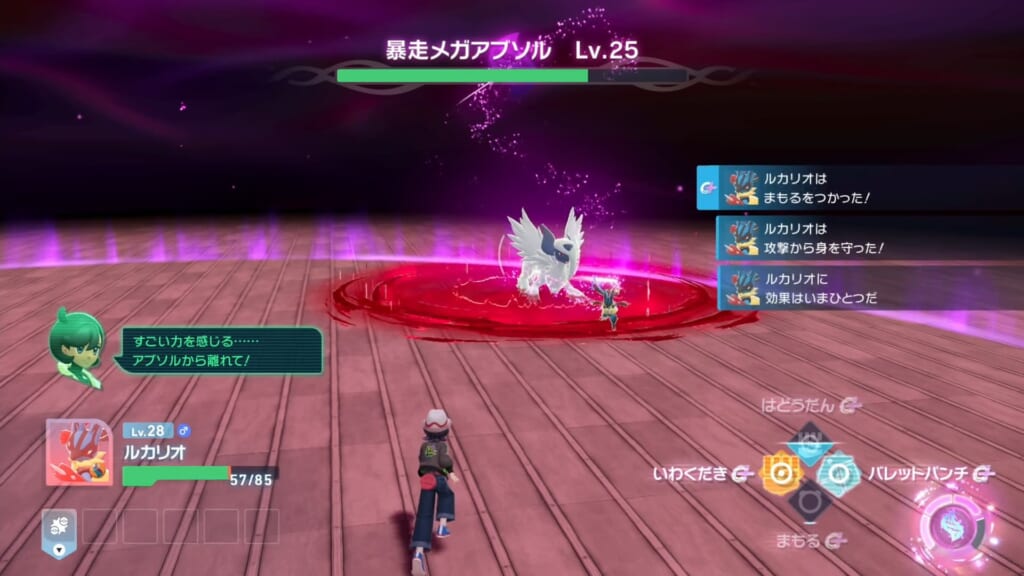This screenshot has height=576, width=1024.
Task: Select the teal バレットパンチ move
Action: coord(838,473)
